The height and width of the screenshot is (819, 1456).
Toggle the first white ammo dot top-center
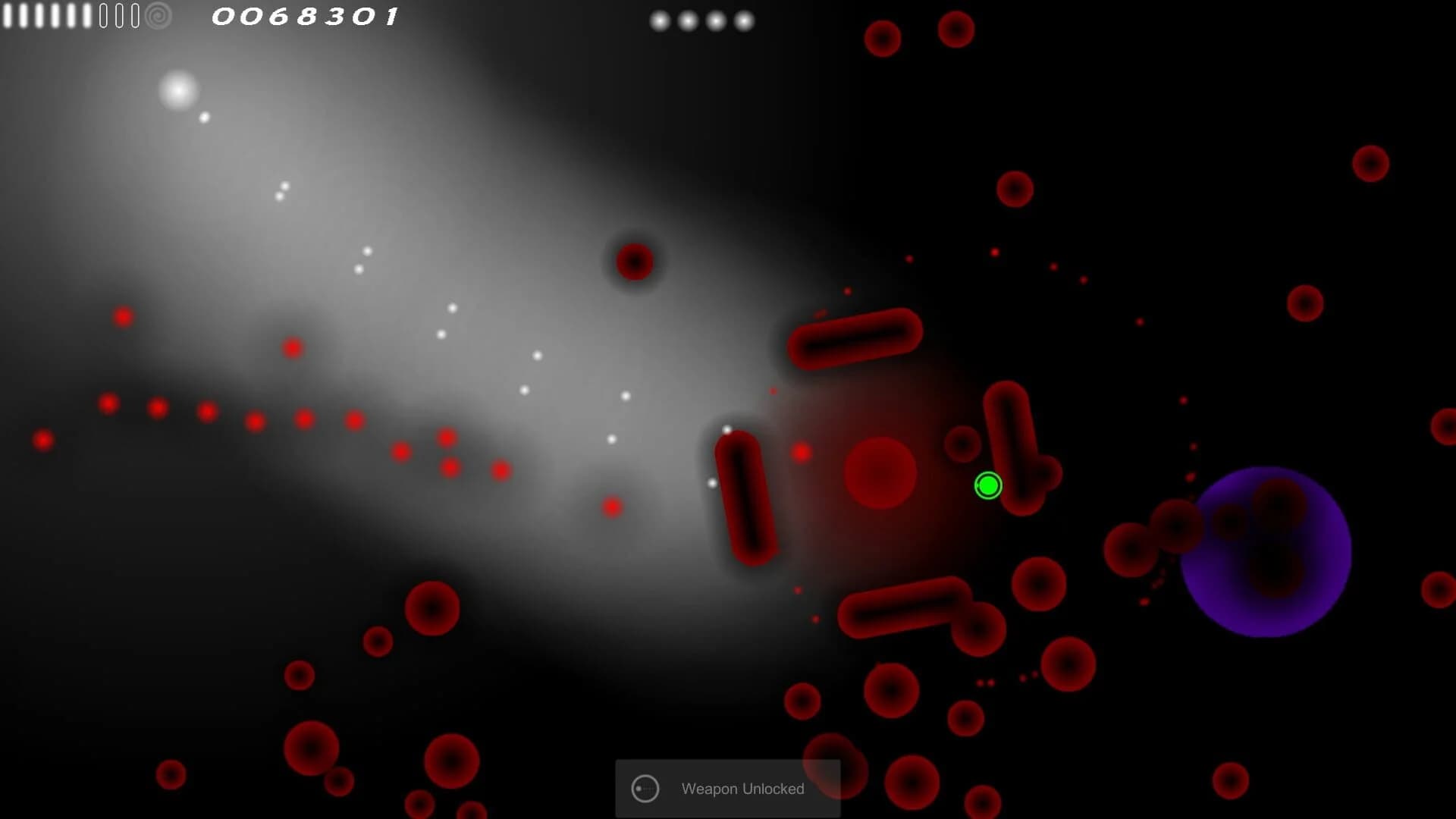(x=660, y=20)
